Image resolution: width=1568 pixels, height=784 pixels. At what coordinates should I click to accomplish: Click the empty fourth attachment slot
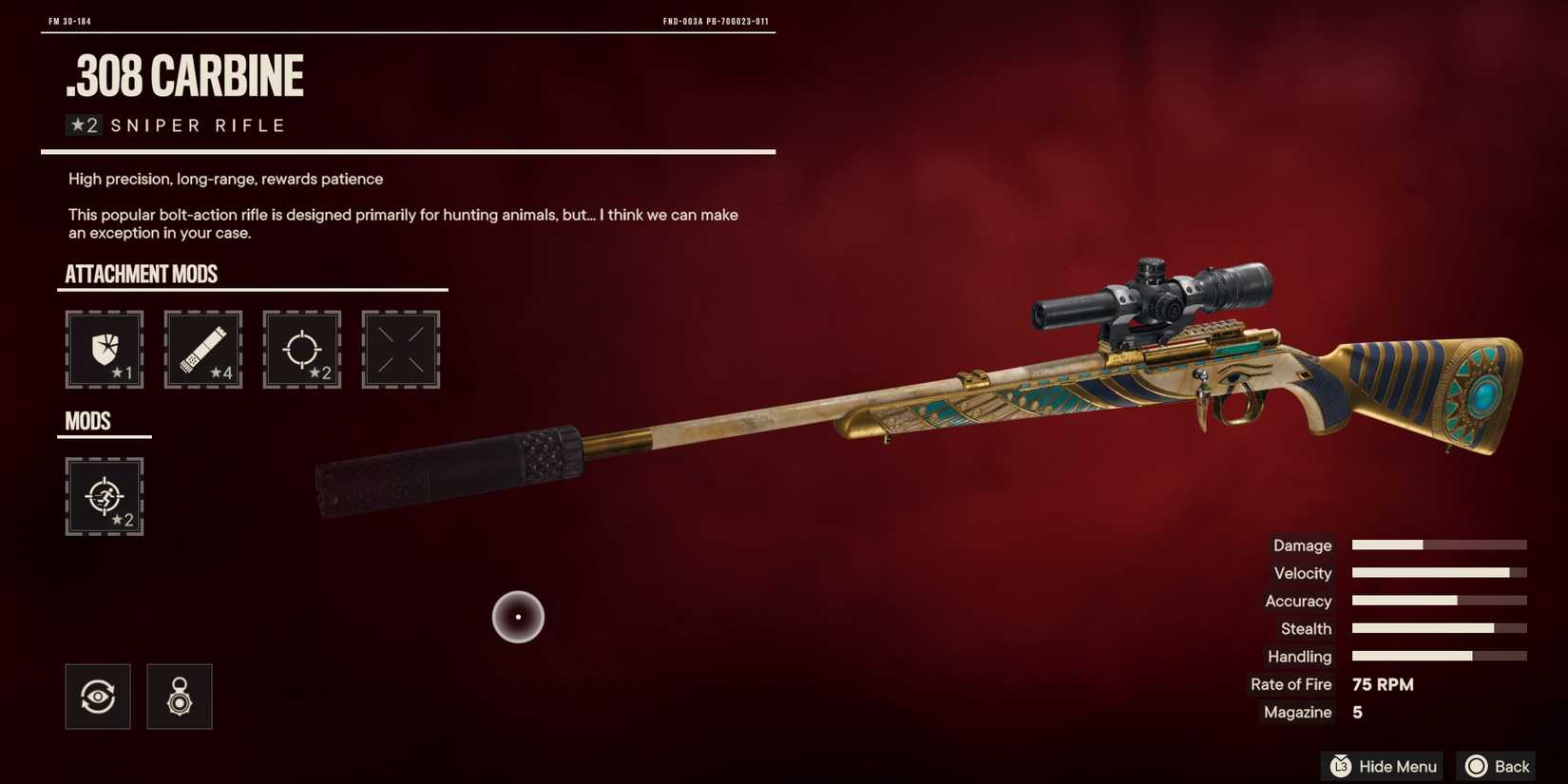(400, 349)
